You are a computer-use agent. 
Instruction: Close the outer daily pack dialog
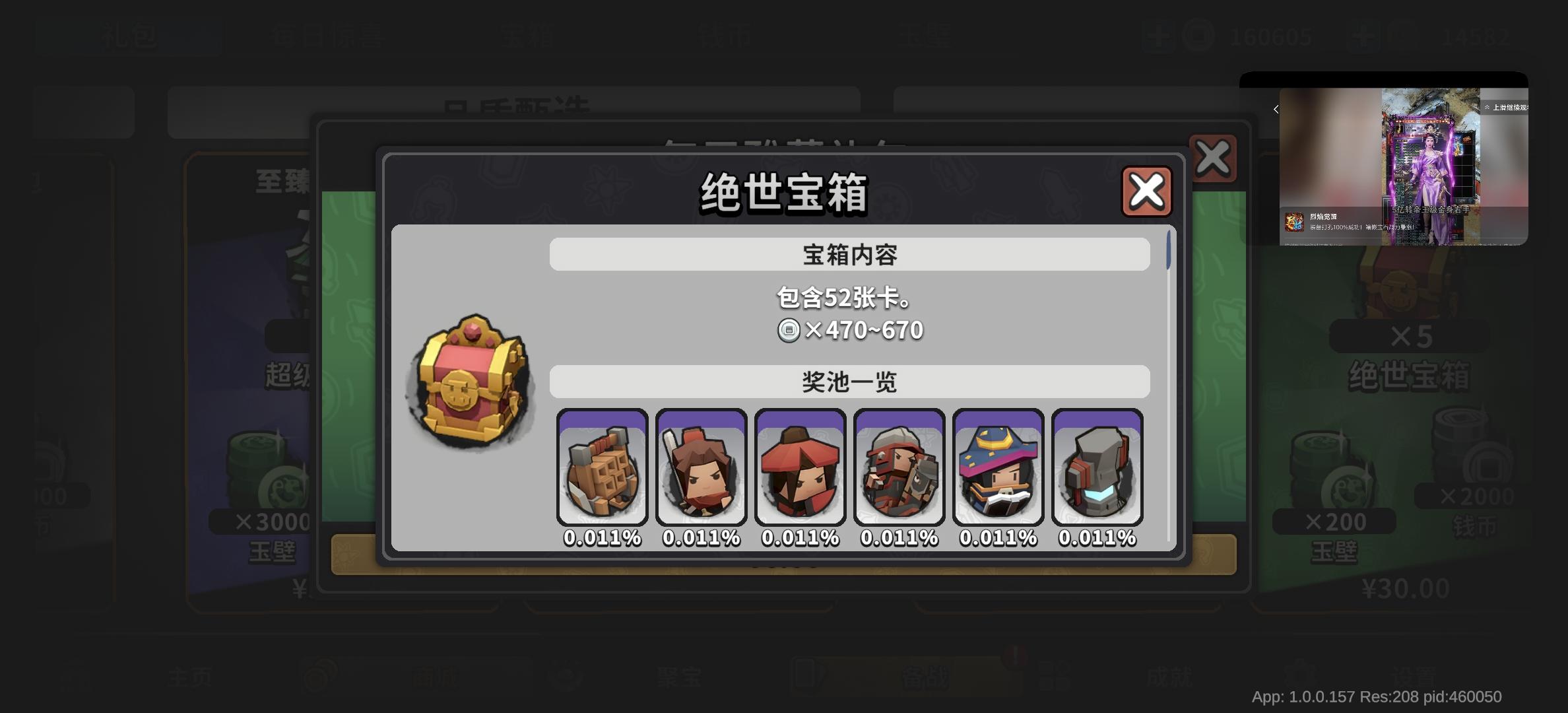point(1213,158)
